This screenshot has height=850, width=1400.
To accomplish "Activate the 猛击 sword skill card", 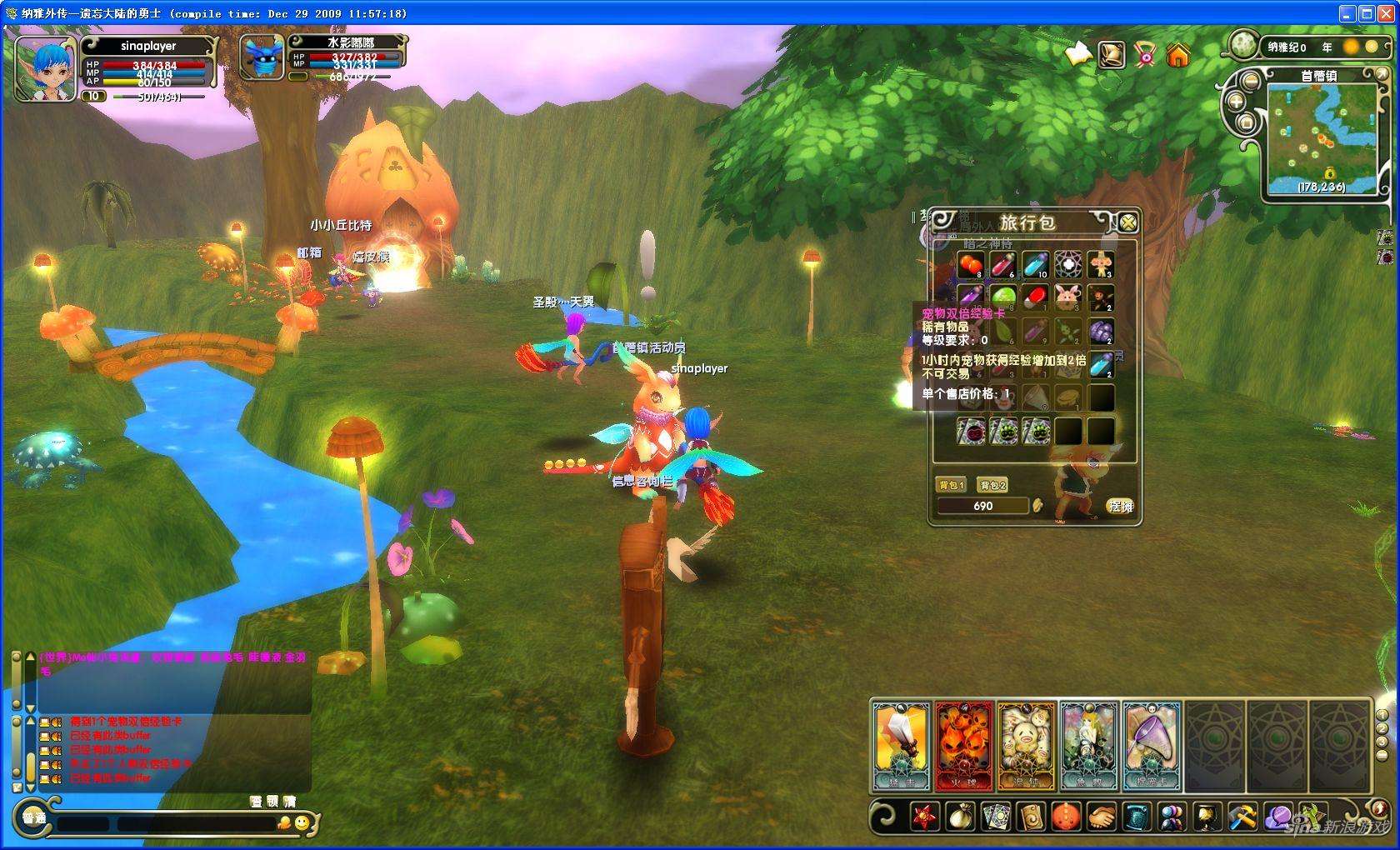I will [x=901, y=746].
